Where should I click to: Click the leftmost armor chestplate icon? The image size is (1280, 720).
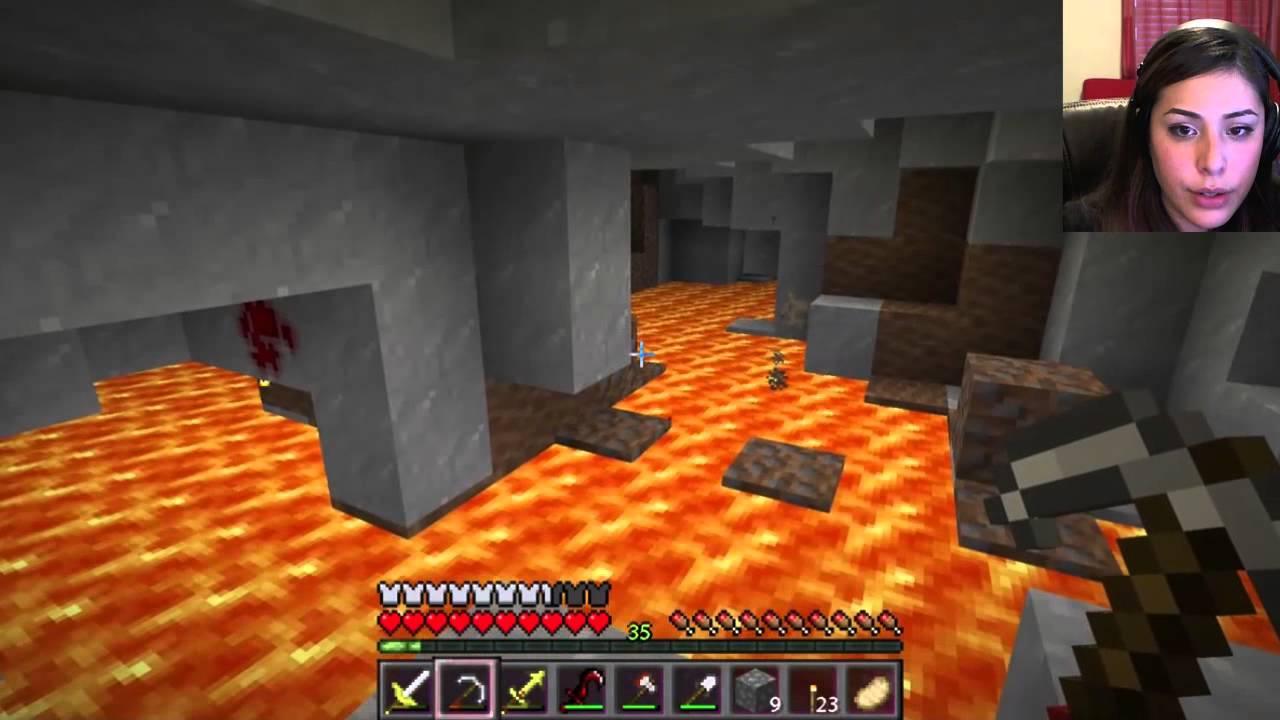pyautogui.click(x=388, y=593)
